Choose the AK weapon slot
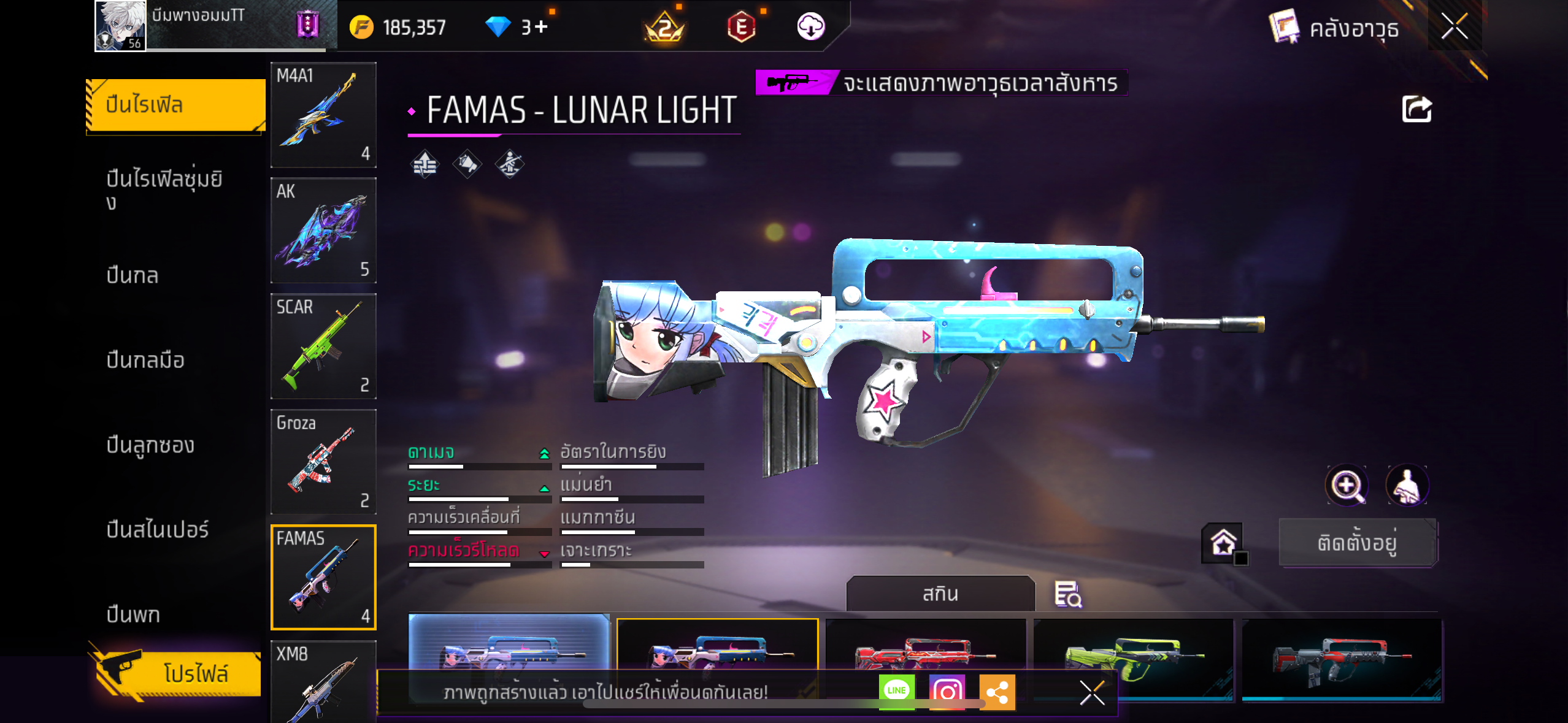Viewport: 1568px width, 723px height. click(323, 231)
